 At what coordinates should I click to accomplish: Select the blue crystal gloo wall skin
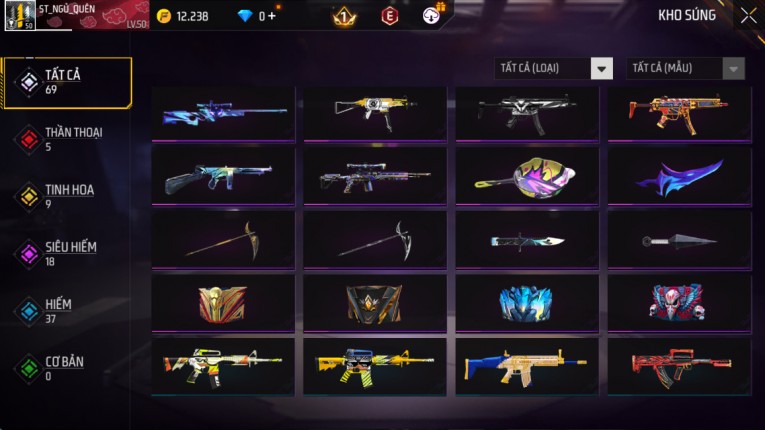[x=527, y=302]
